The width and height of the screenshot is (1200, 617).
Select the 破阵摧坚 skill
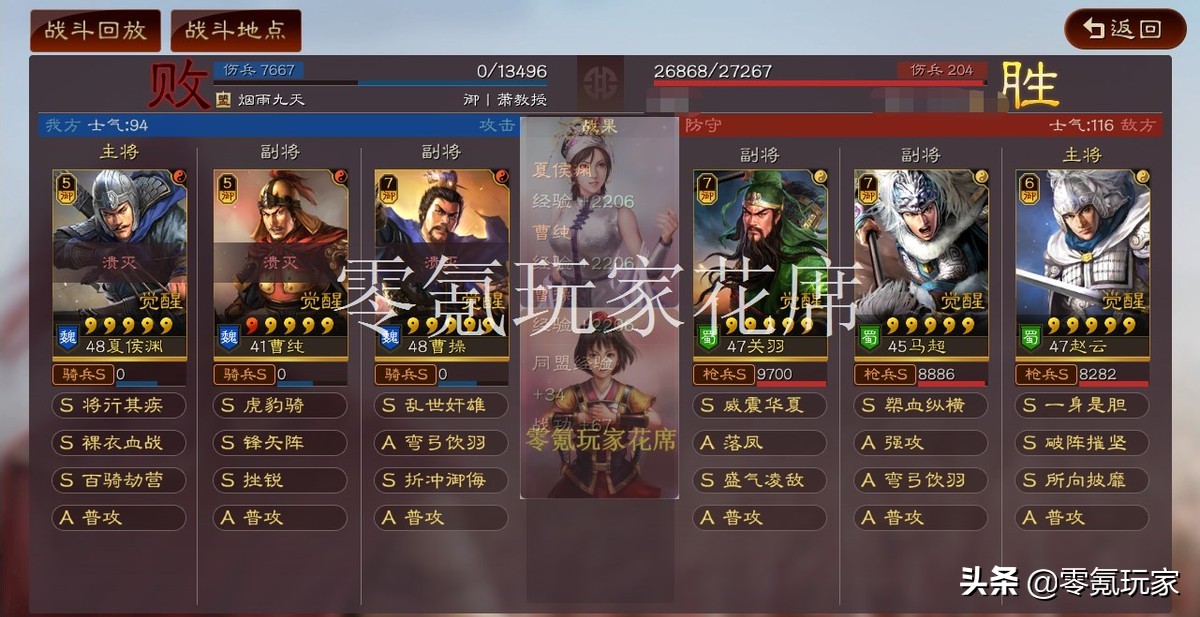(x=1083, y=443)
